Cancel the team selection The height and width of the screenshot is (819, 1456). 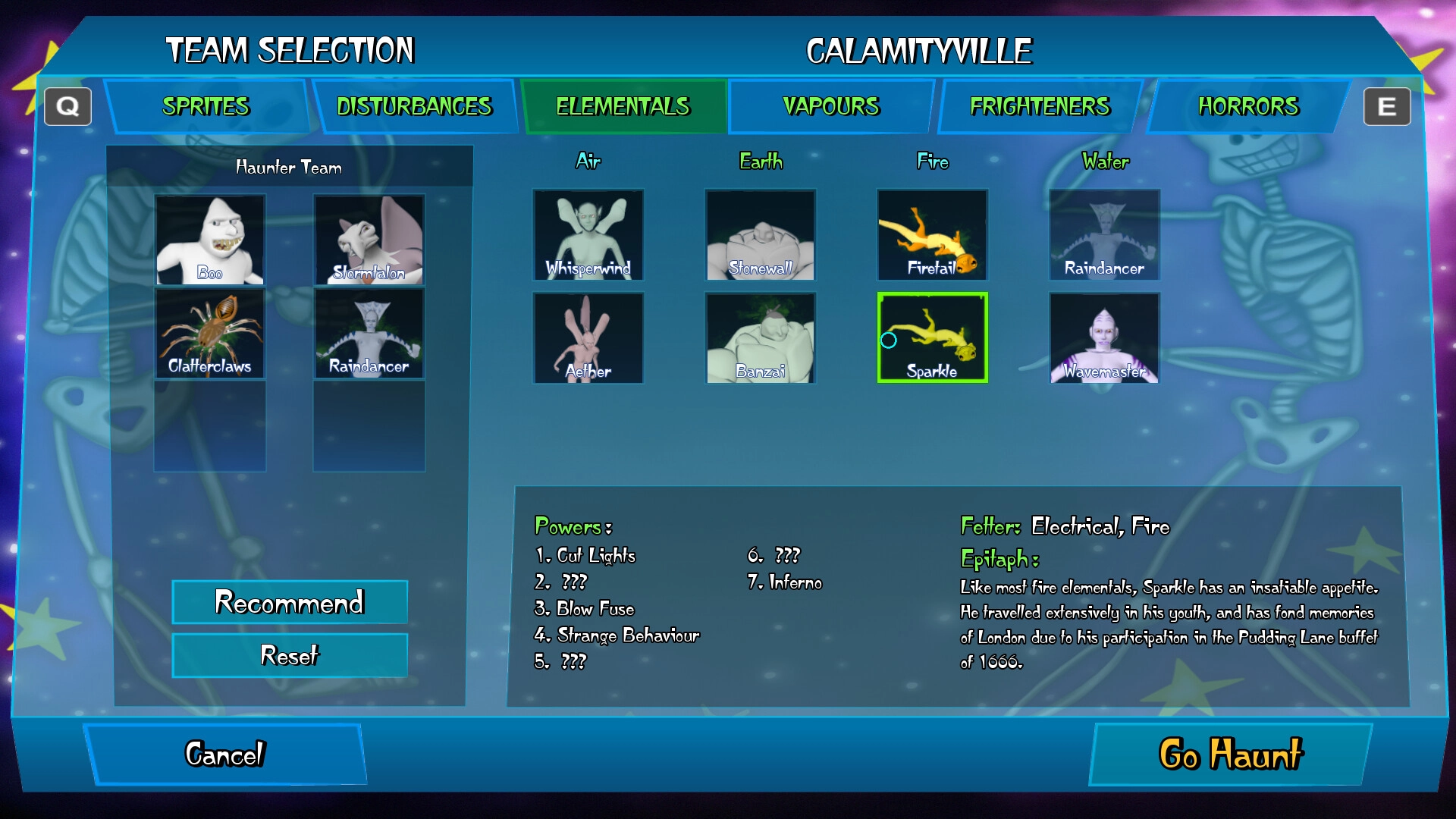pyautogui.click(x=225, y=755)
